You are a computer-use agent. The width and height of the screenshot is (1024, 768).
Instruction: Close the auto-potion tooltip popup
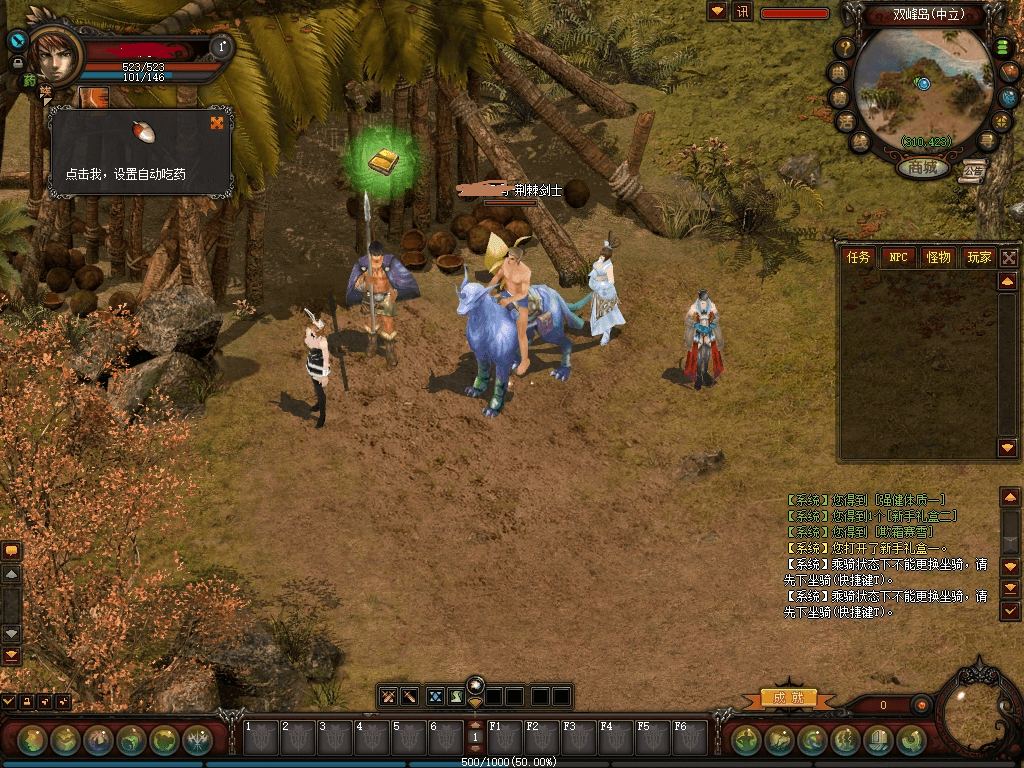coord(217,123)
